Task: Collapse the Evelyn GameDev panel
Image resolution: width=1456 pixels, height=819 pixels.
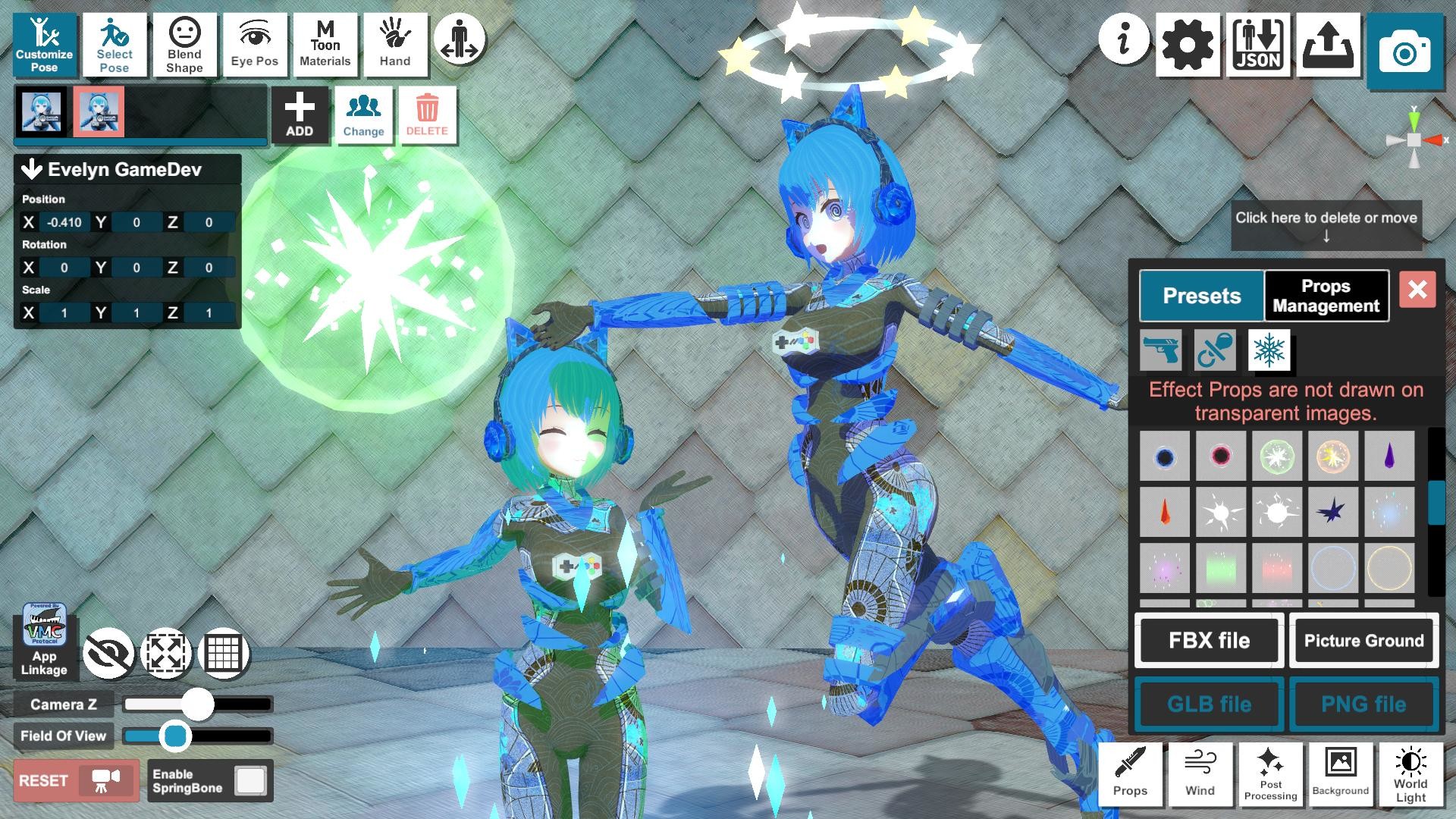Action: 30,170
